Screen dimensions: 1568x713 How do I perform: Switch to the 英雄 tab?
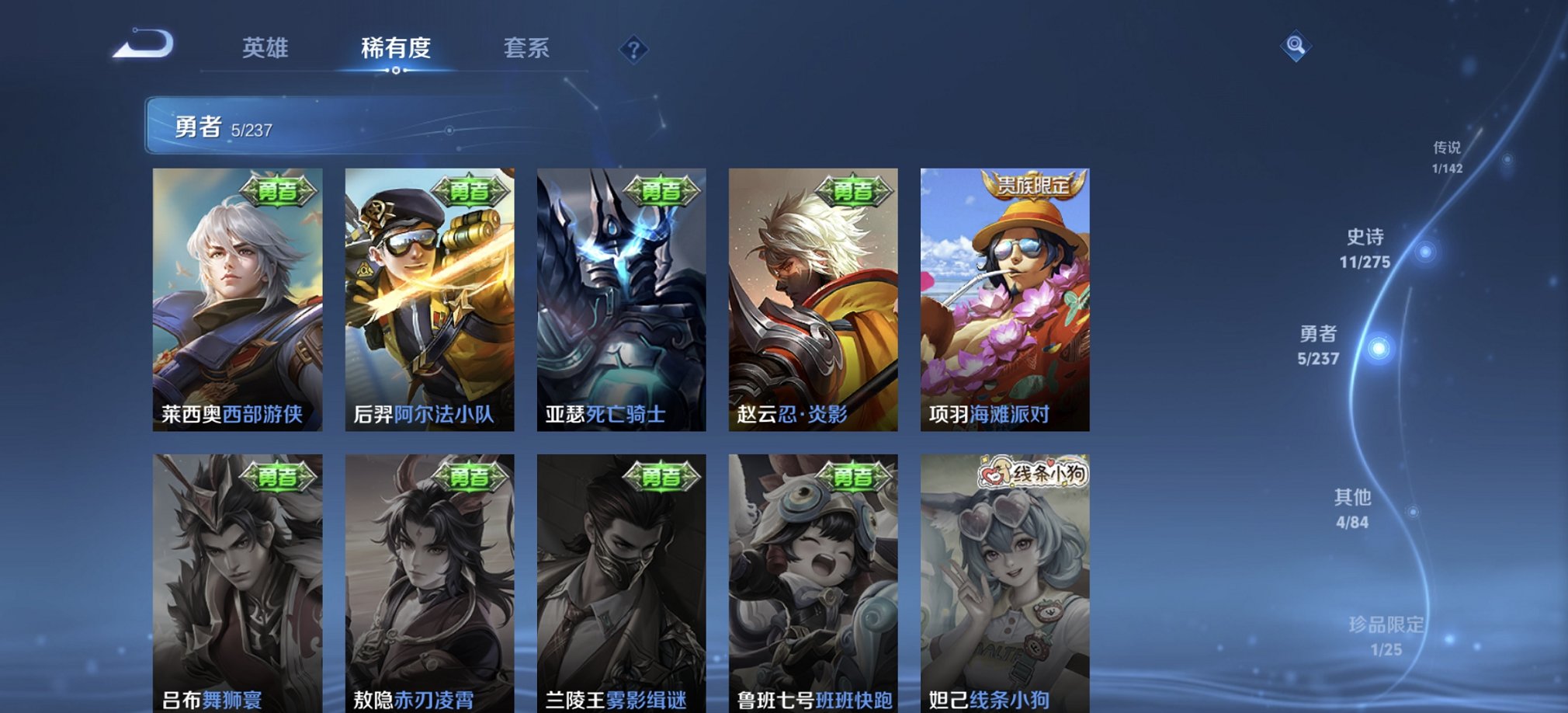[263, 49]
